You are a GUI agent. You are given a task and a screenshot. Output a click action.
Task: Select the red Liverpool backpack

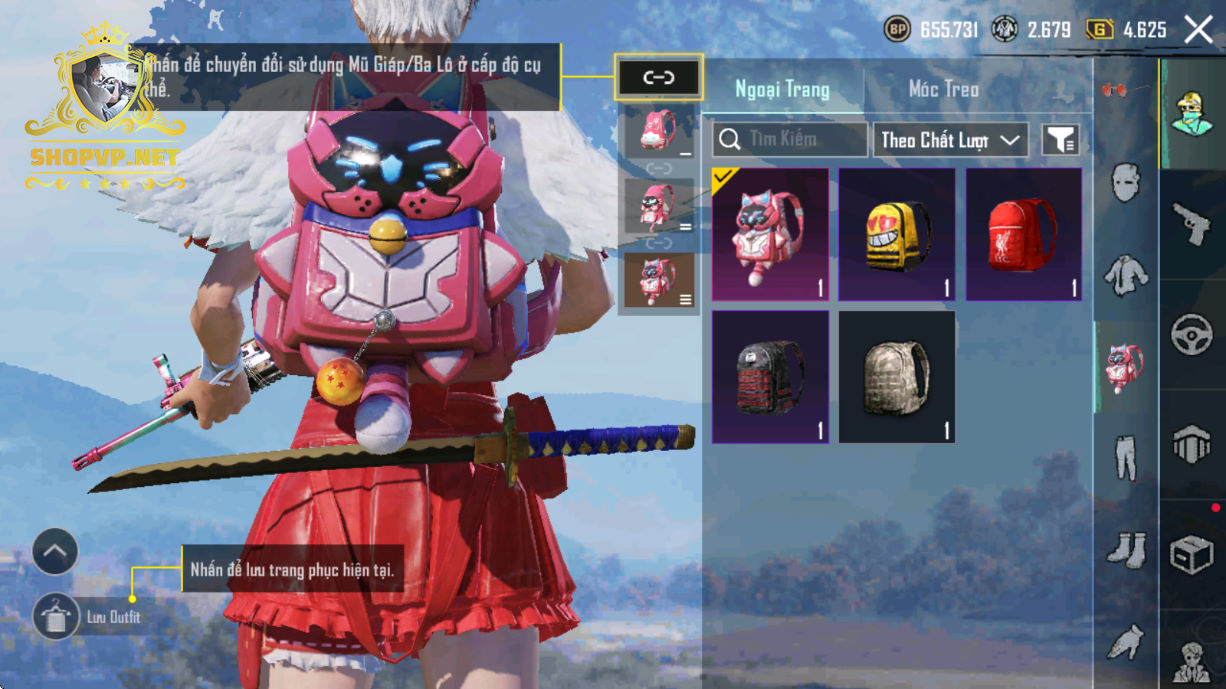(1024, 234)
